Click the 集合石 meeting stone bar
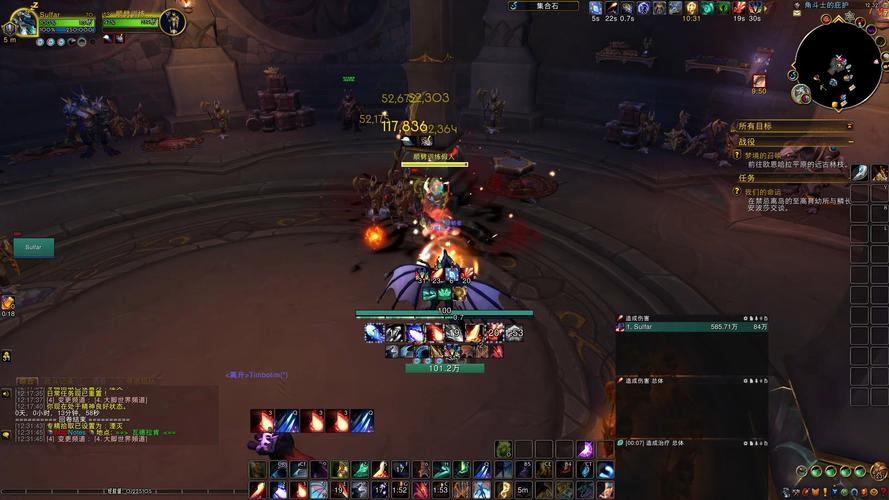Screen dimensions: 889x500 [547, 6]
